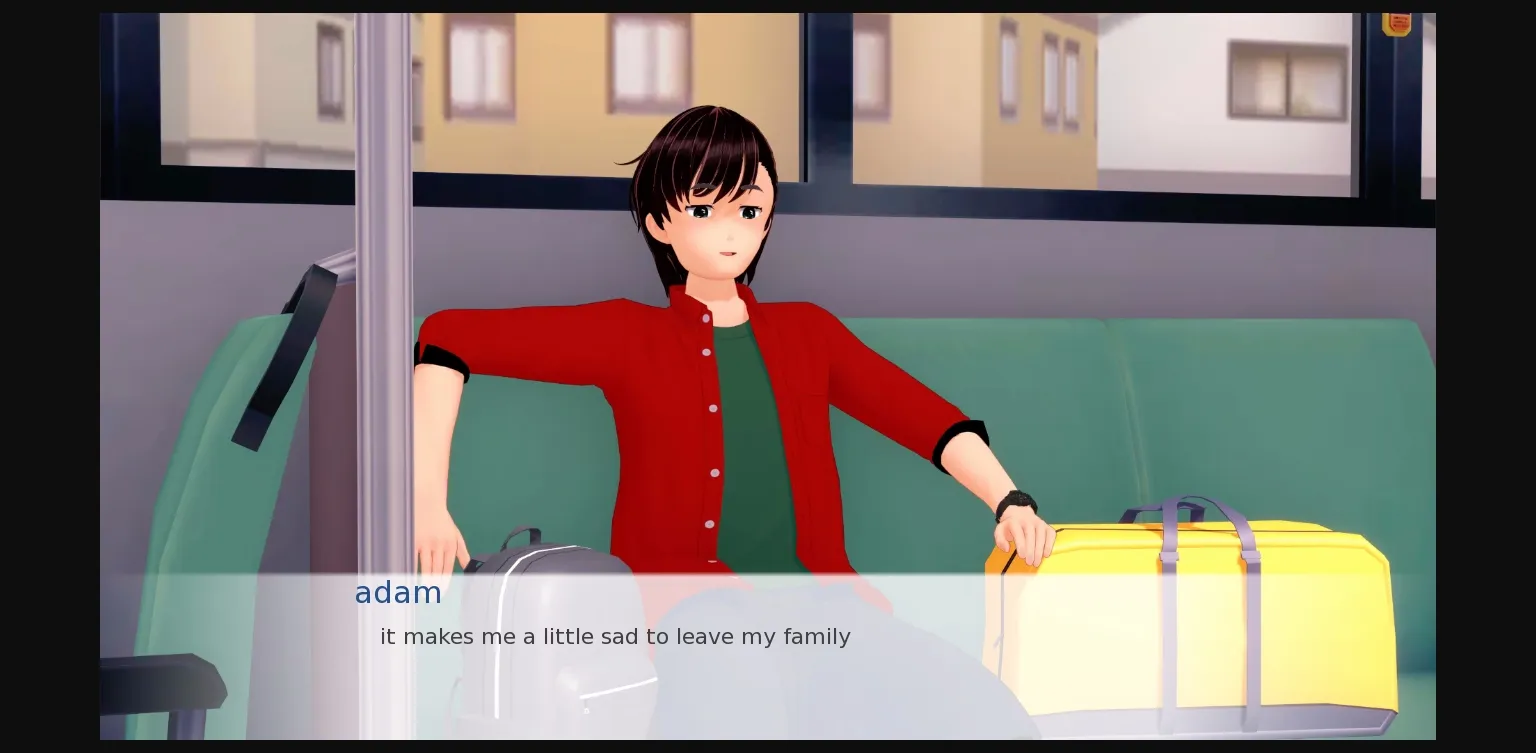Click the black wristwatch on Adam's arm
This screenshot has height=753, width=1536.
tap(1015, 500)
